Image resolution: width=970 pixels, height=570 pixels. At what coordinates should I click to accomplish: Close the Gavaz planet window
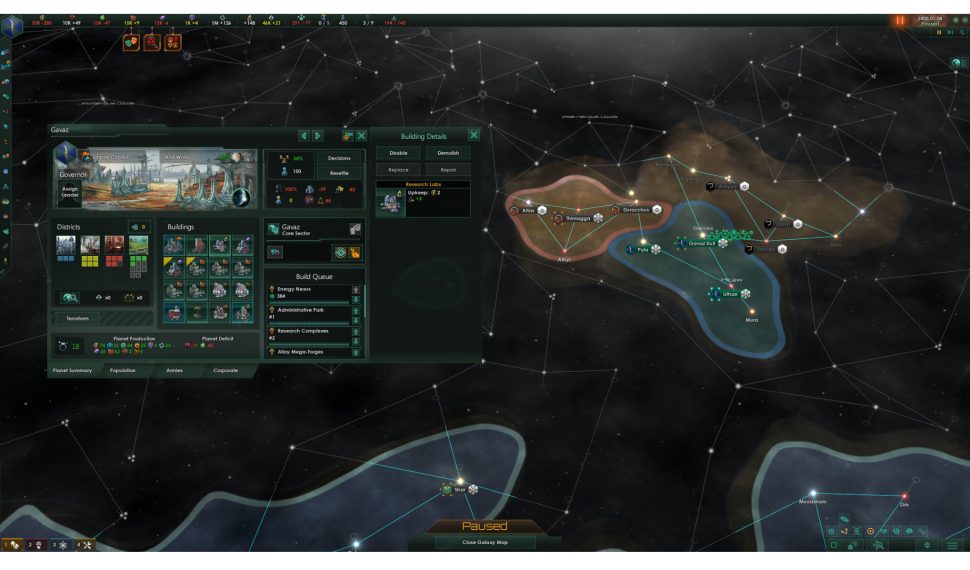tap(361, 135)
